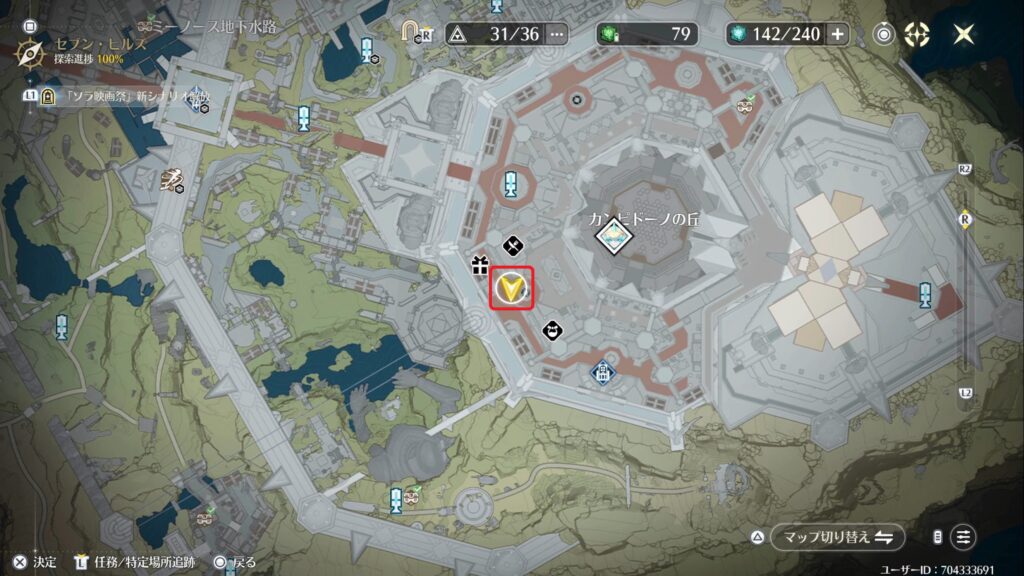This screenshot has width=1024, height=576.
Task: Add more teal Astrite currency with plus
Action: pos(837,34)
